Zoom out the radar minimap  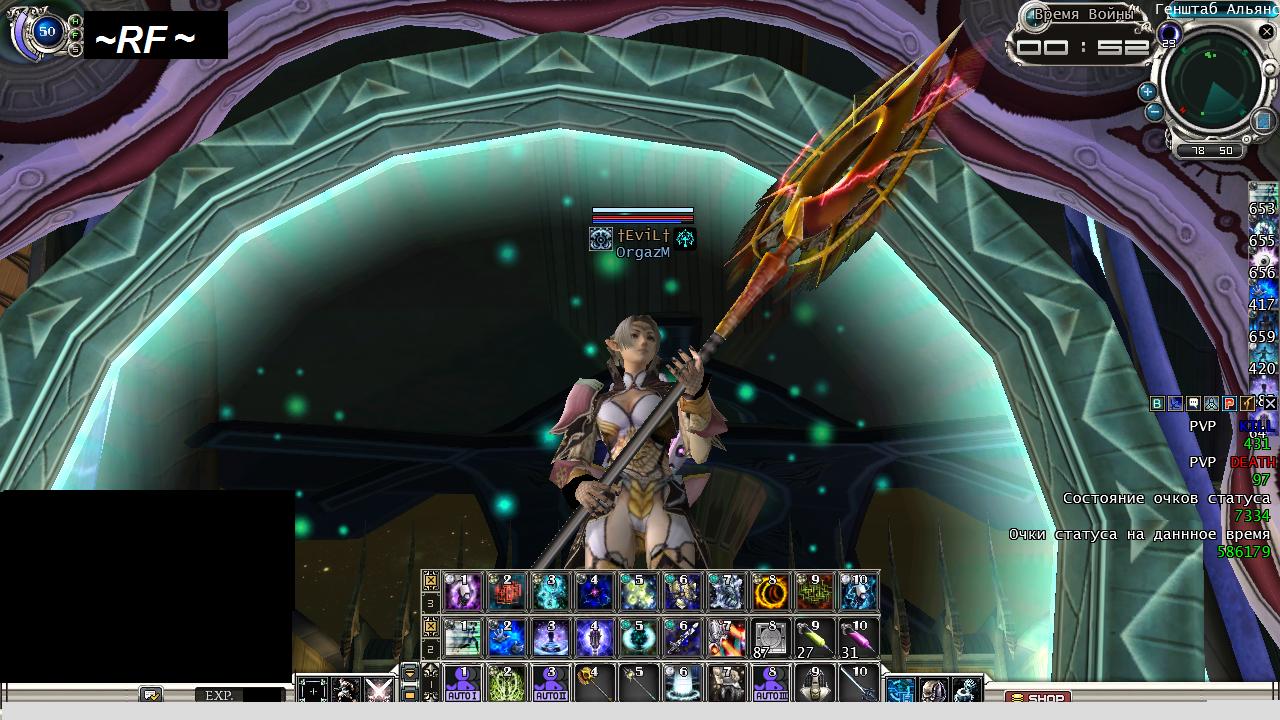coord(1155,111)
